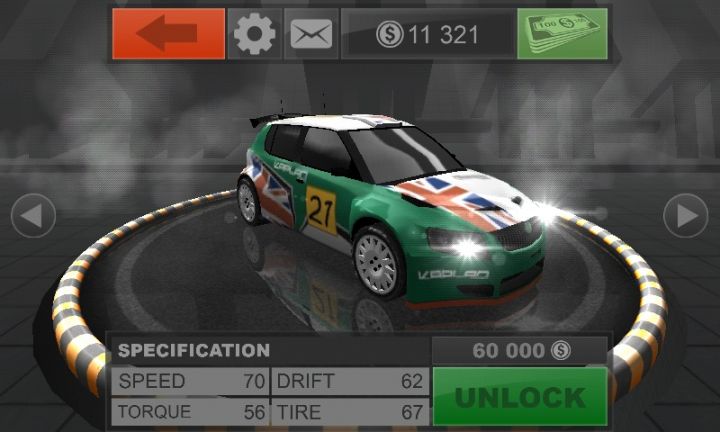The image size is (720, 432).
Task: Unlock this car with the green button
Action: point(520,397)
